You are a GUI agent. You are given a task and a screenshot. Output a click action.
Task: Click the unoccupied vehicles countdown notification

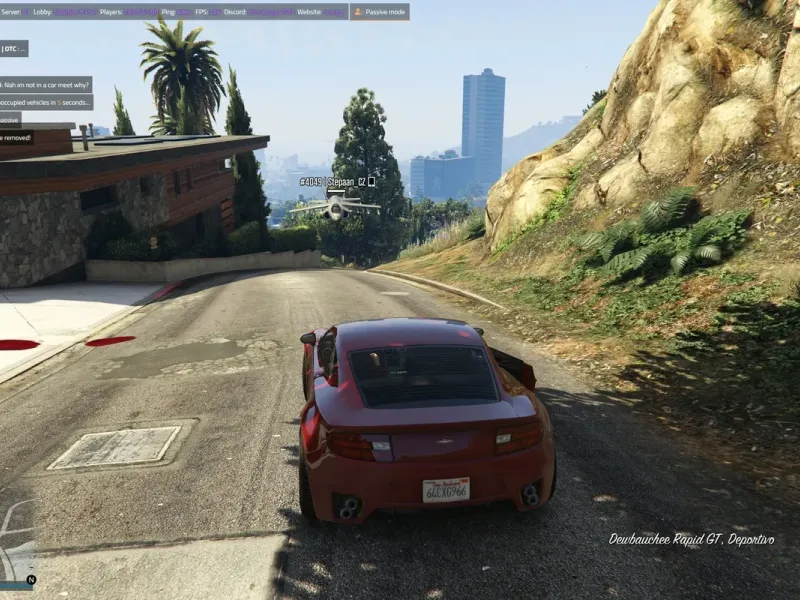click(x=45, y=102)
